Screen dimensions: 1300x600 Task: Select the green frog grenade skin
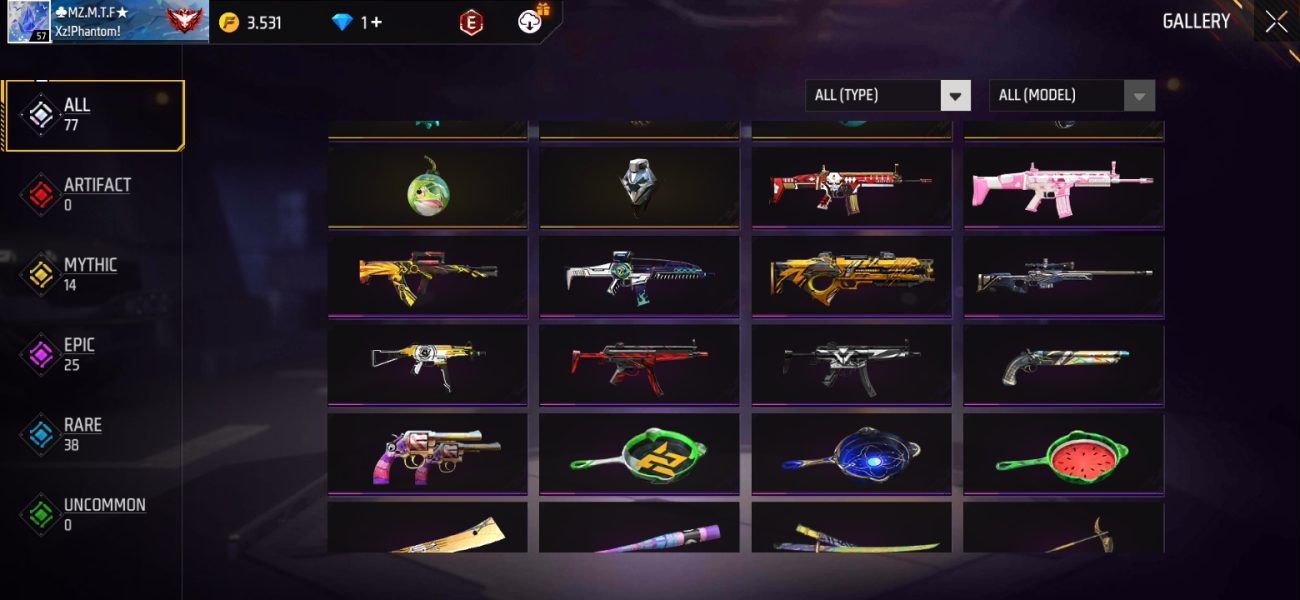click(x=427, y=186)
